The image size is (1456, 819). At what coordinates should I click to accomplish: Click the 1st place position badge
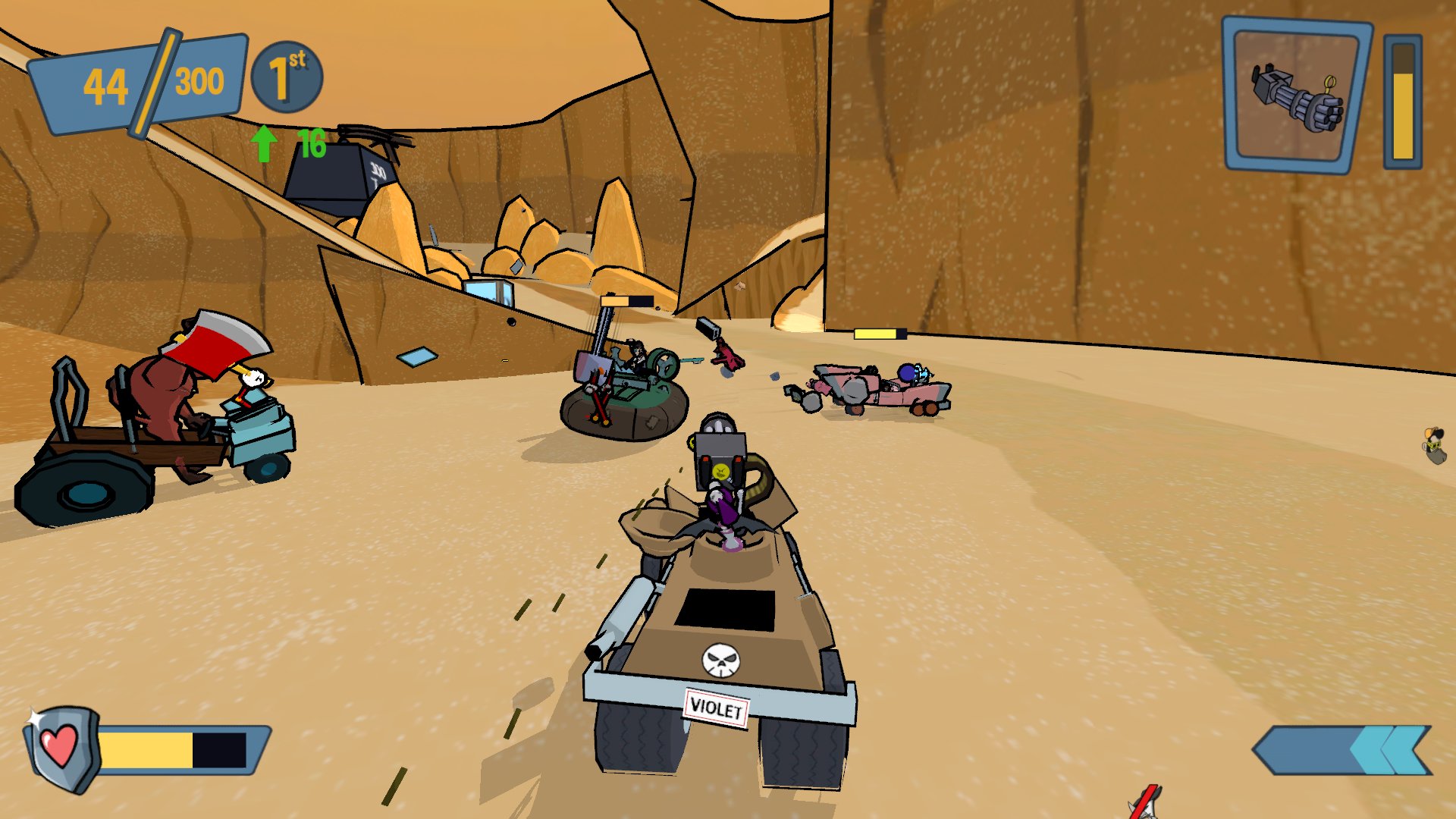pos(287,77)
